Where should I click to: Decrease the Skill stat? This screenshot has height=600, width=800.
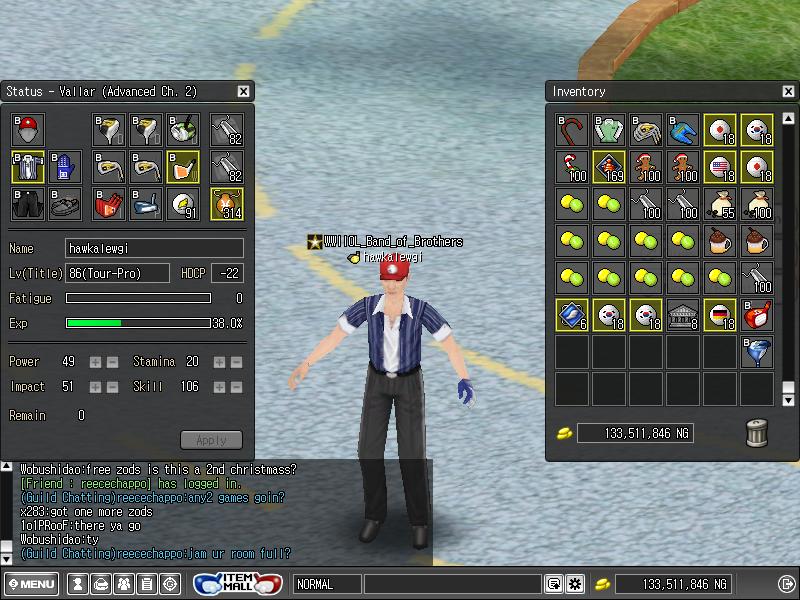click(236, 386)
